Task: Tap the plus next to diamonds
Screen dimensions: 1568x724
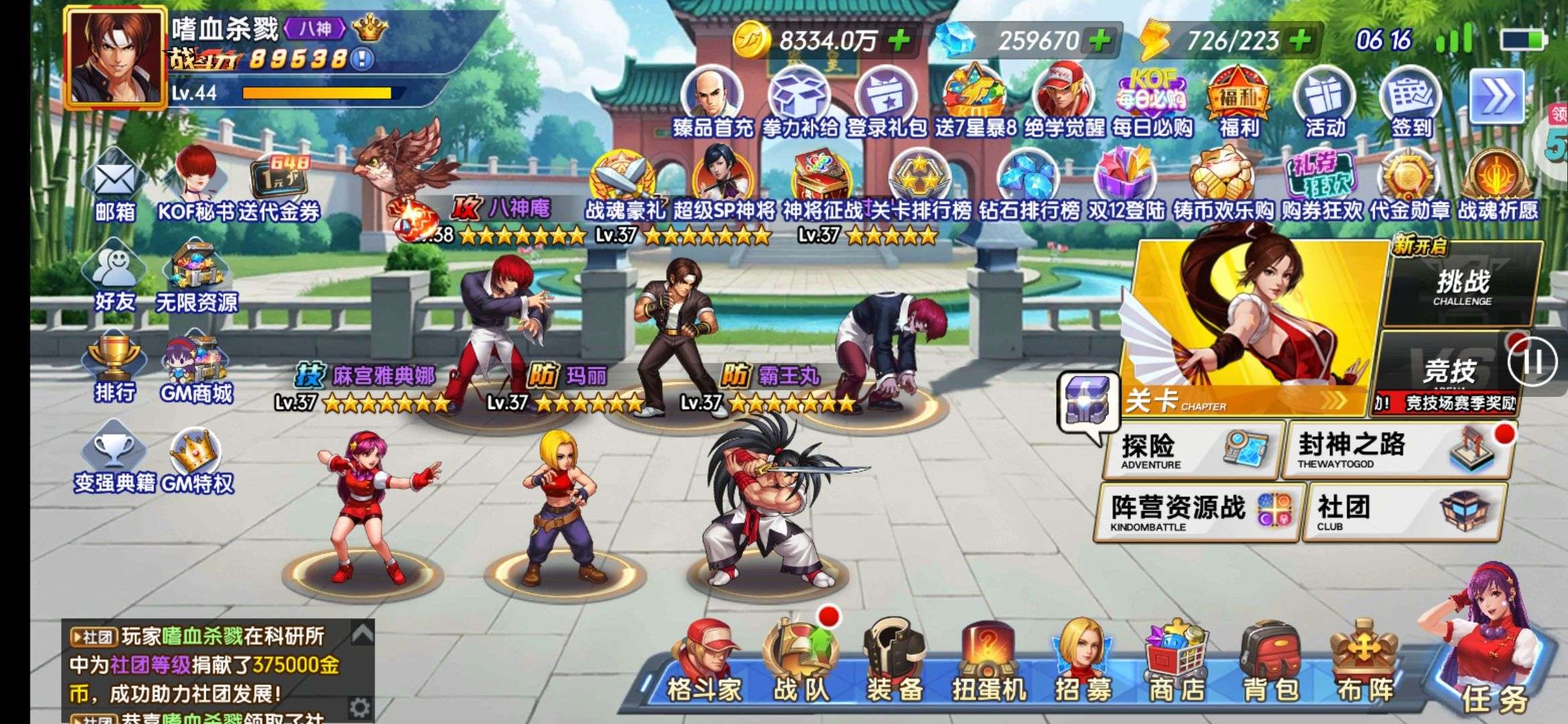Action: [1100, 40]
